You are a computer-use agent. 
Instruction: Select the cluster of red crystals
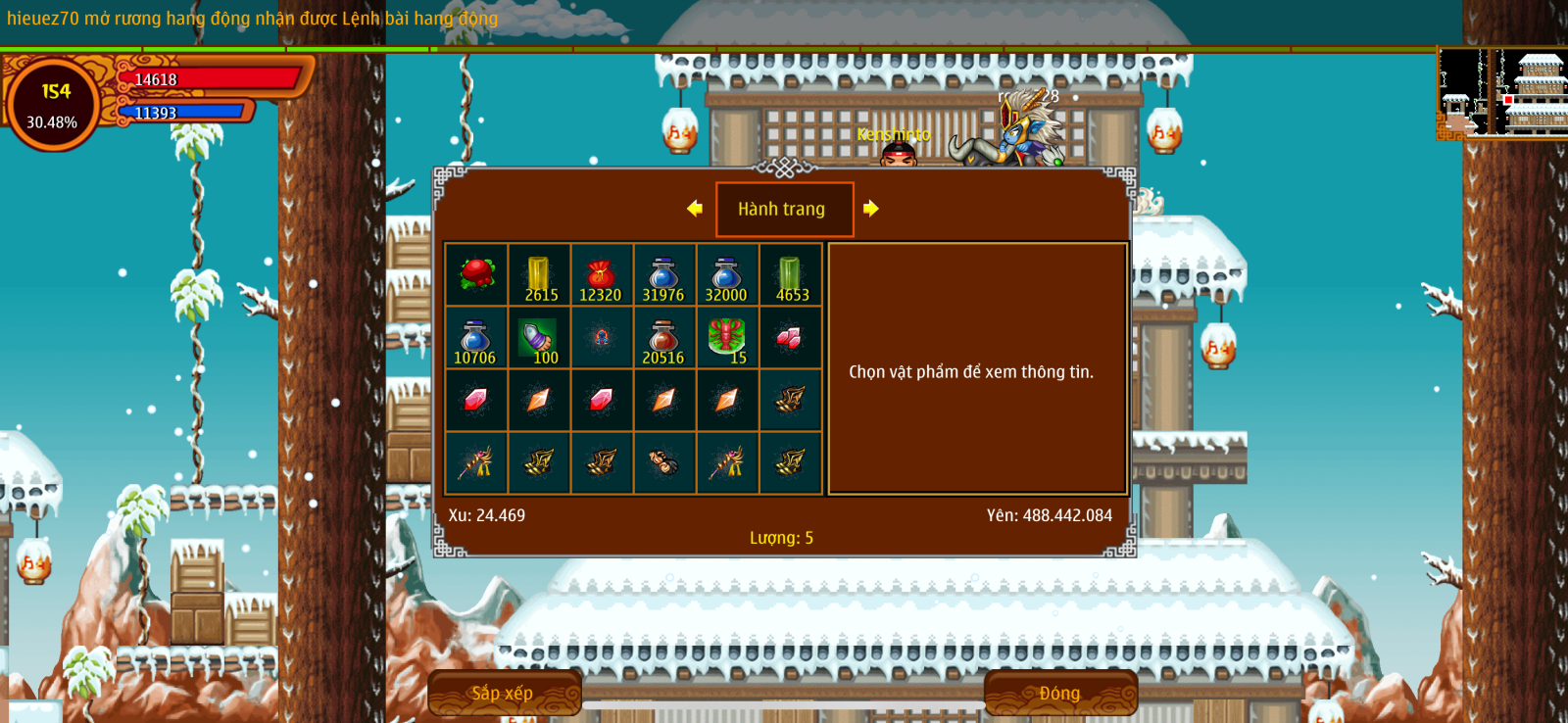(790, 337)
